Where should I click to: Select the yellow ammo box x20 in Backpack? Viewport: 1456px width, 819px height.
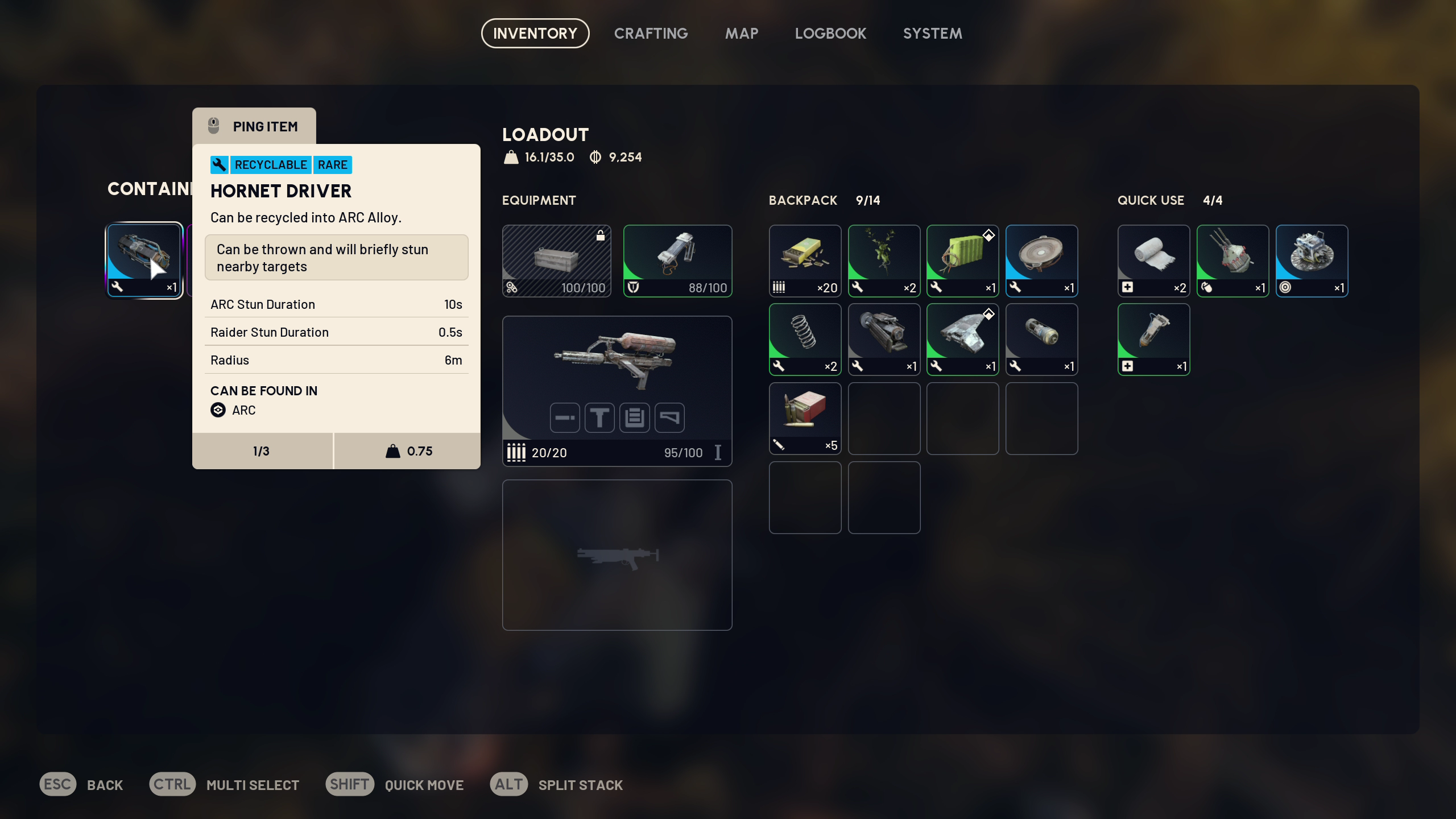[805, 260]
